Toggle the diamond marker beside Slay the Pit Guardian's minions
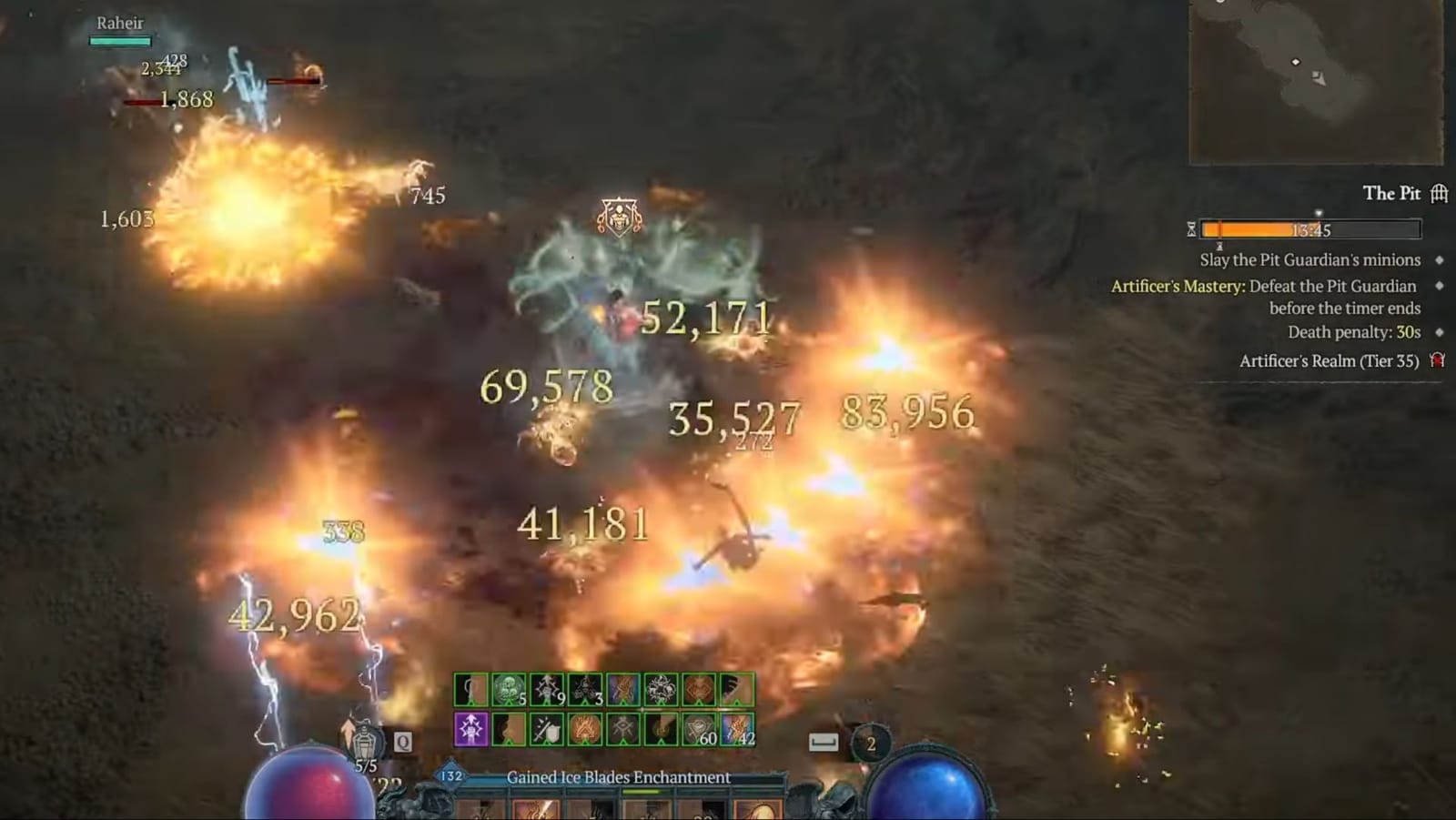 point(1440,260)
